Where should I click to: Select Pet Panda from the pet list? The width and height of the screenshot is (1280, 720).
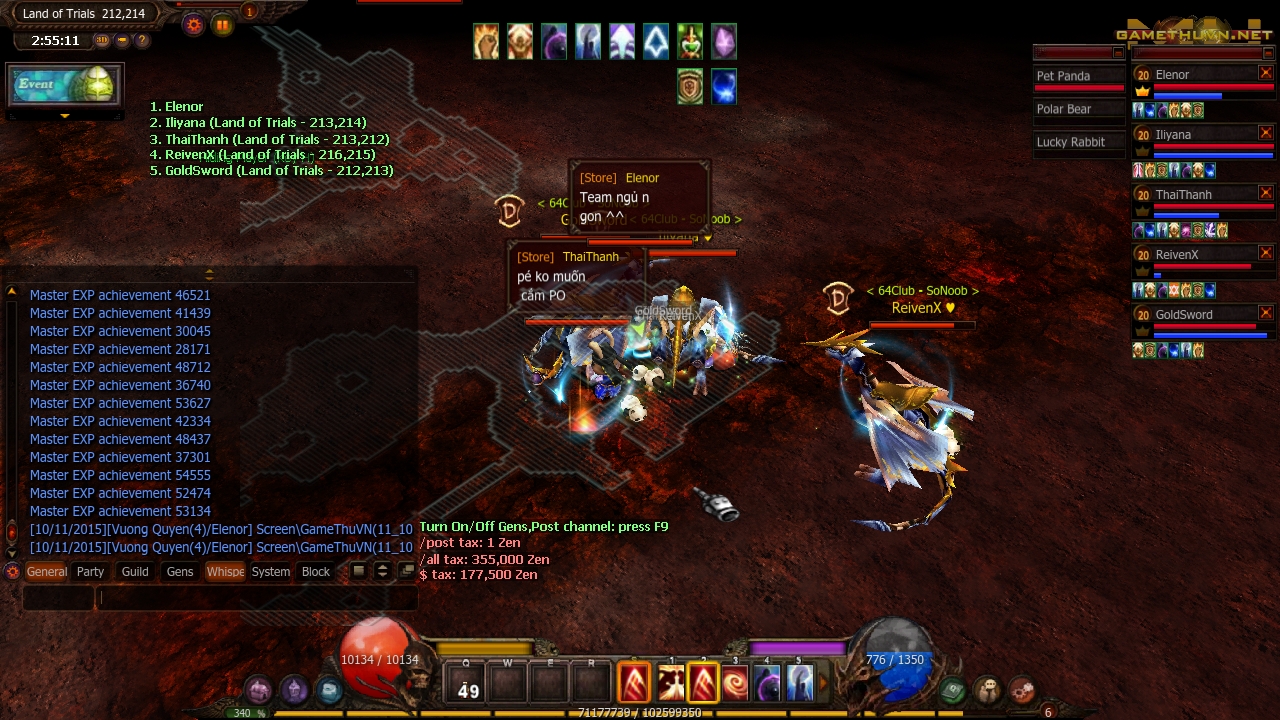pos(1078,75)
